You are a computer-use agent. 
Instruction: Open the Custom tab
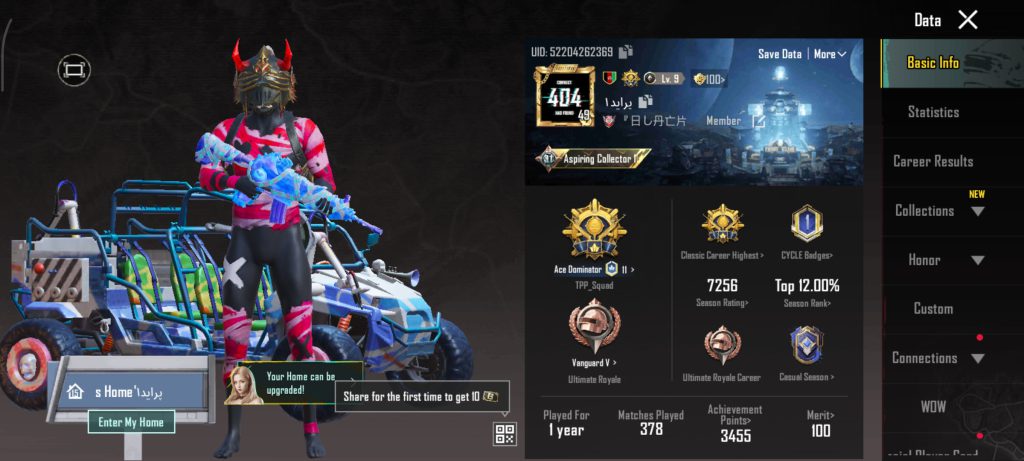tap(933, 309)
